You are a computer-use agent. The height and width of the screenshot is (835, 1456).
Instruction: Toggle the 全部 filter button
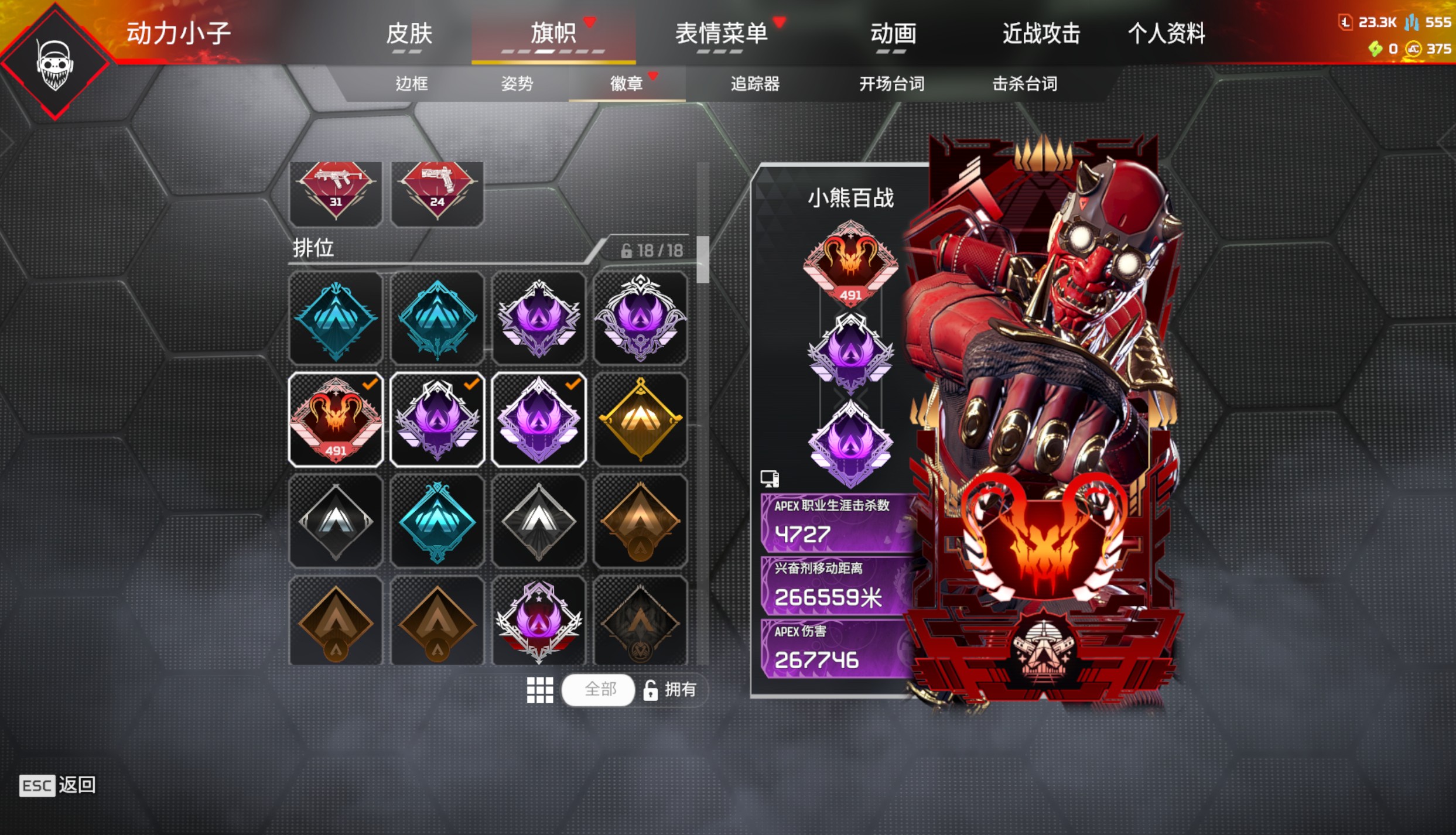[x=599, y=689]
